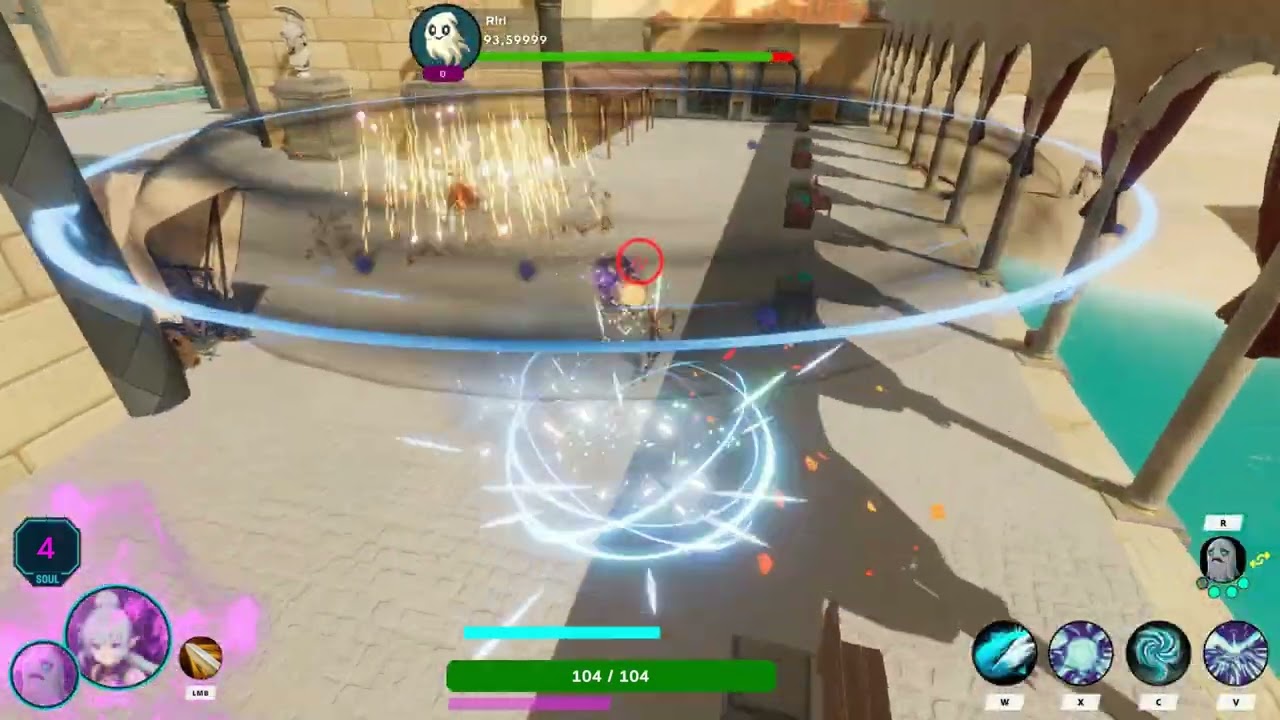Toggle the first teal charge orb under R
The width and height of the screenshot is (1280, 720).
tap(1214, 590)
